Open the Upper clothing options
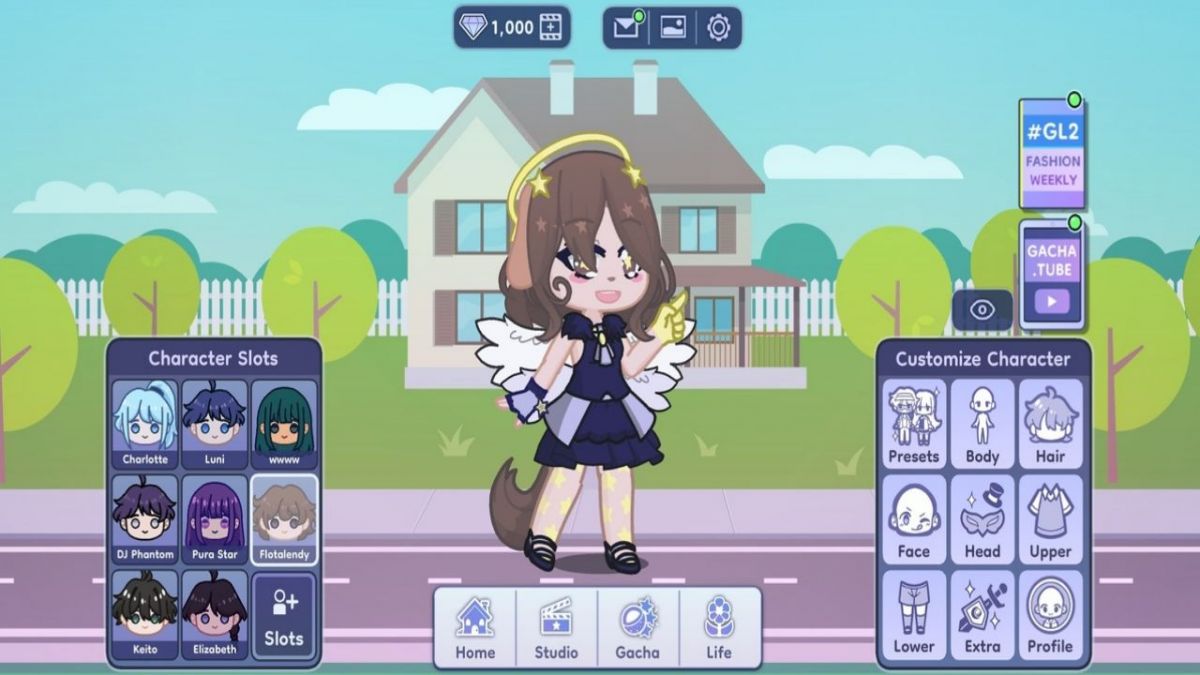The height and width of the screenshot is (675, 1200). [x=1050, y=520]
